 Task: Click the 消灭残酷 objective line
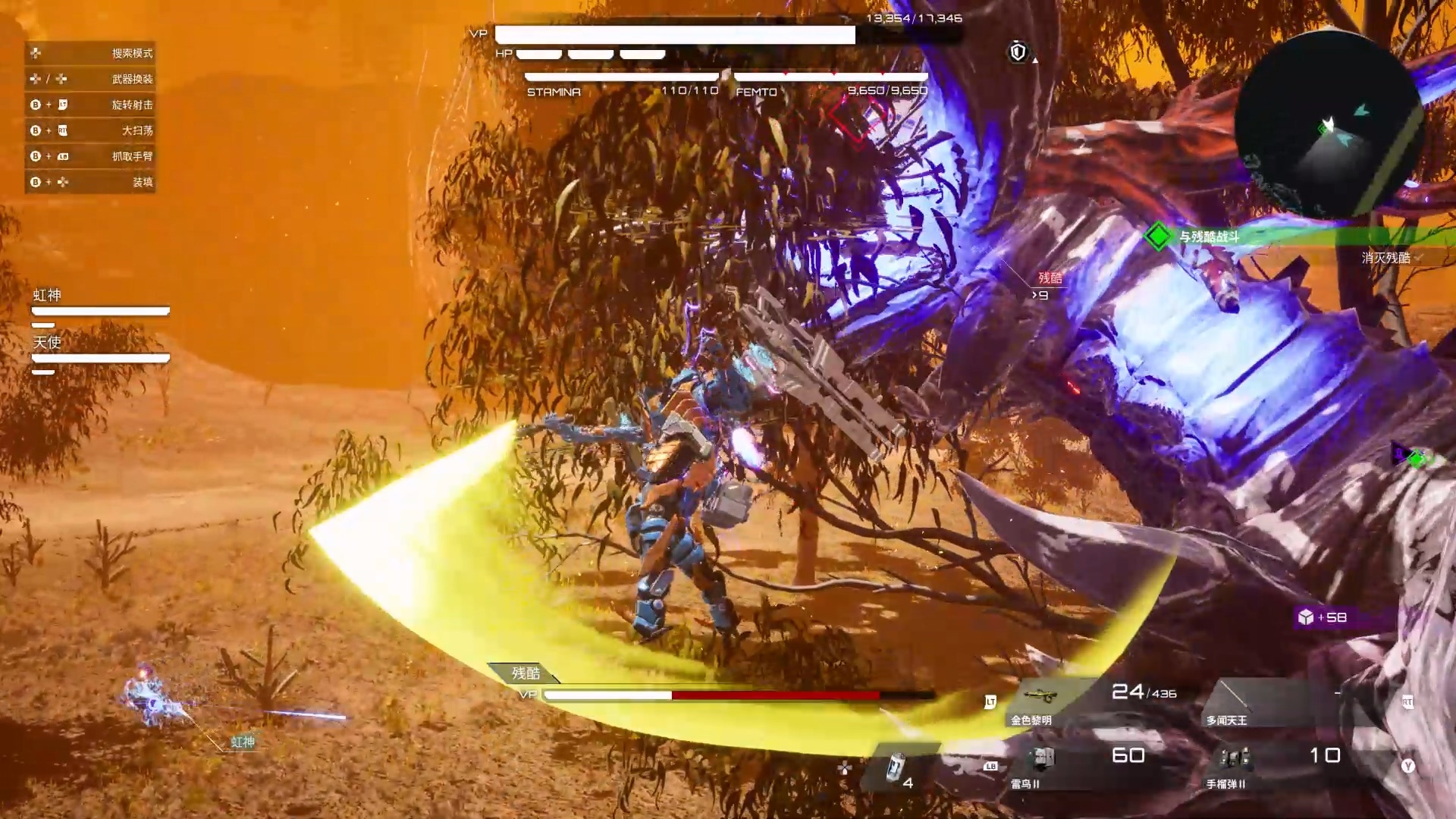(x=1385, y=258)
